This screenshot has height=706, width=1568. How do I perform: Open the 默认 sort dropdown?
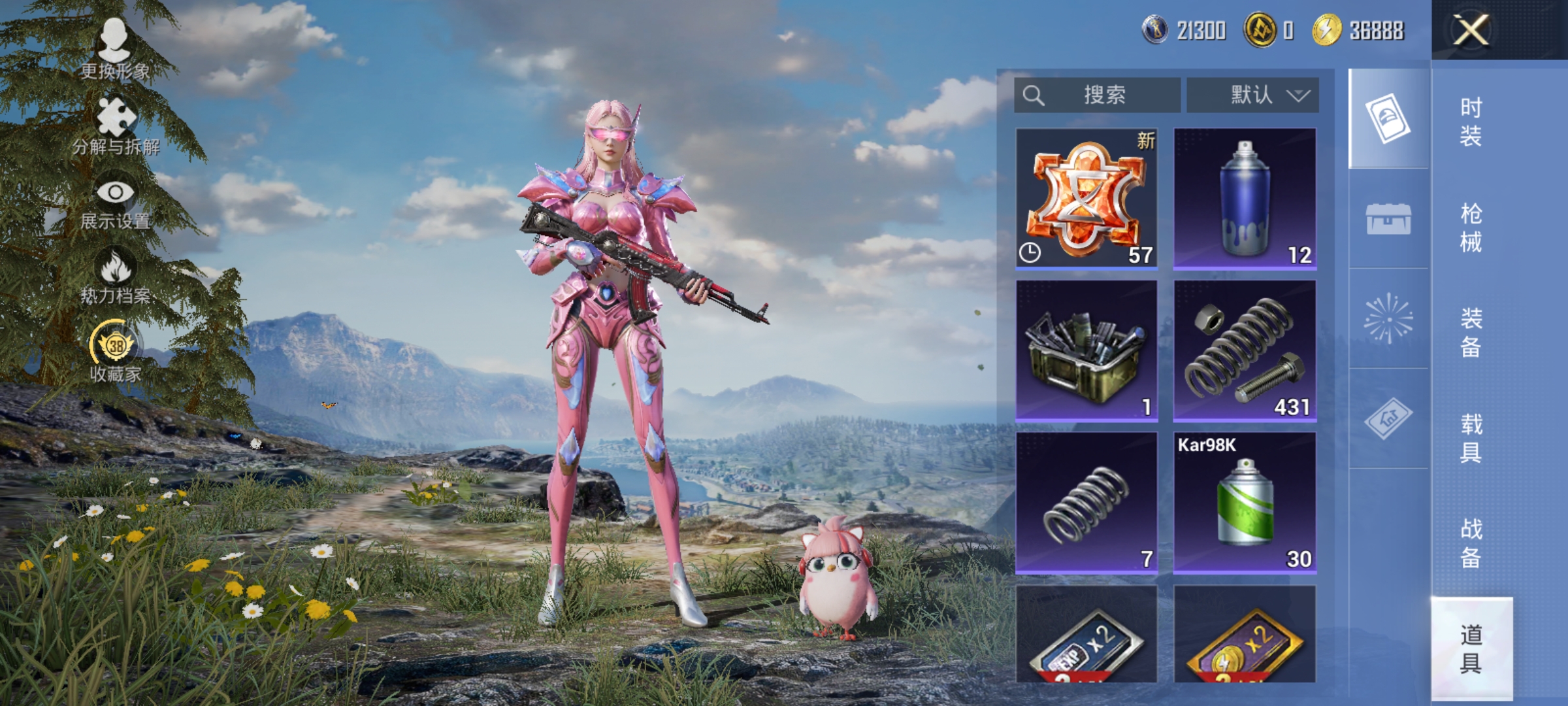[x=1252, y=95]
